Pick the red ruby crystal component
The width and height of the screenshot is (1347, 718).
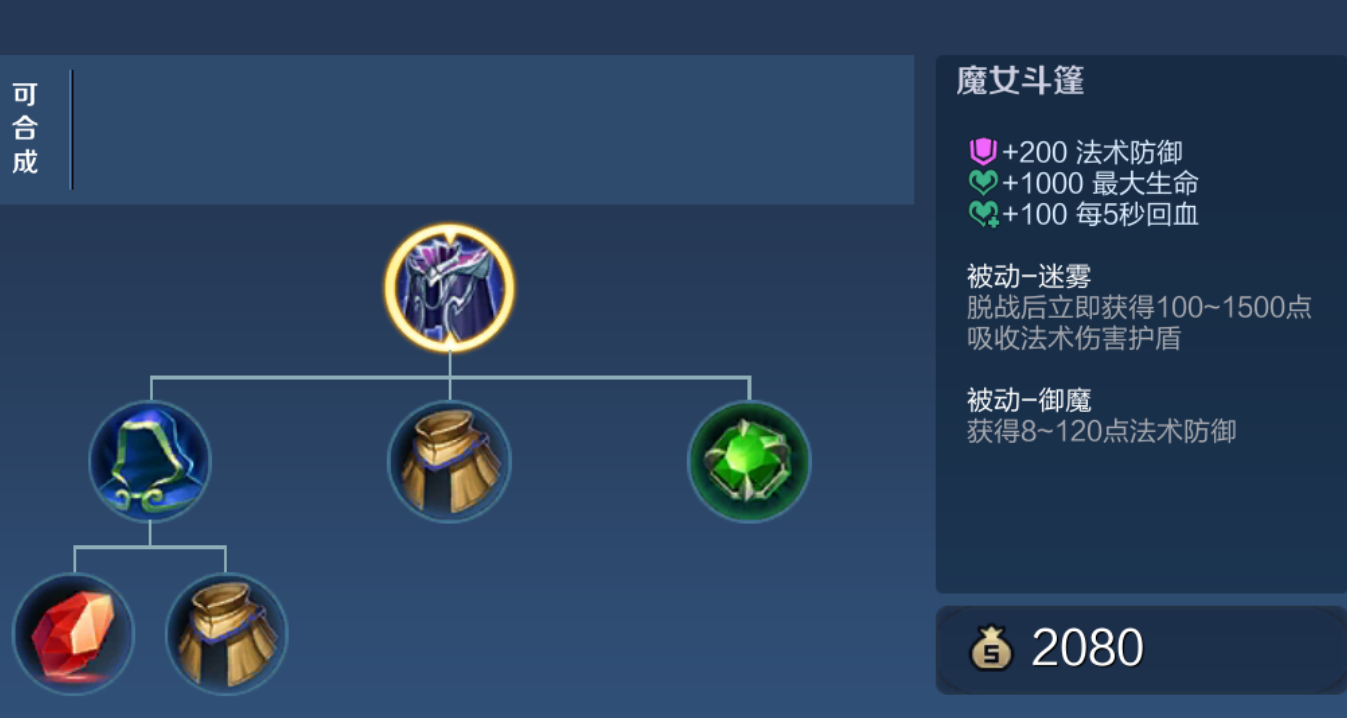pos(73,634)
